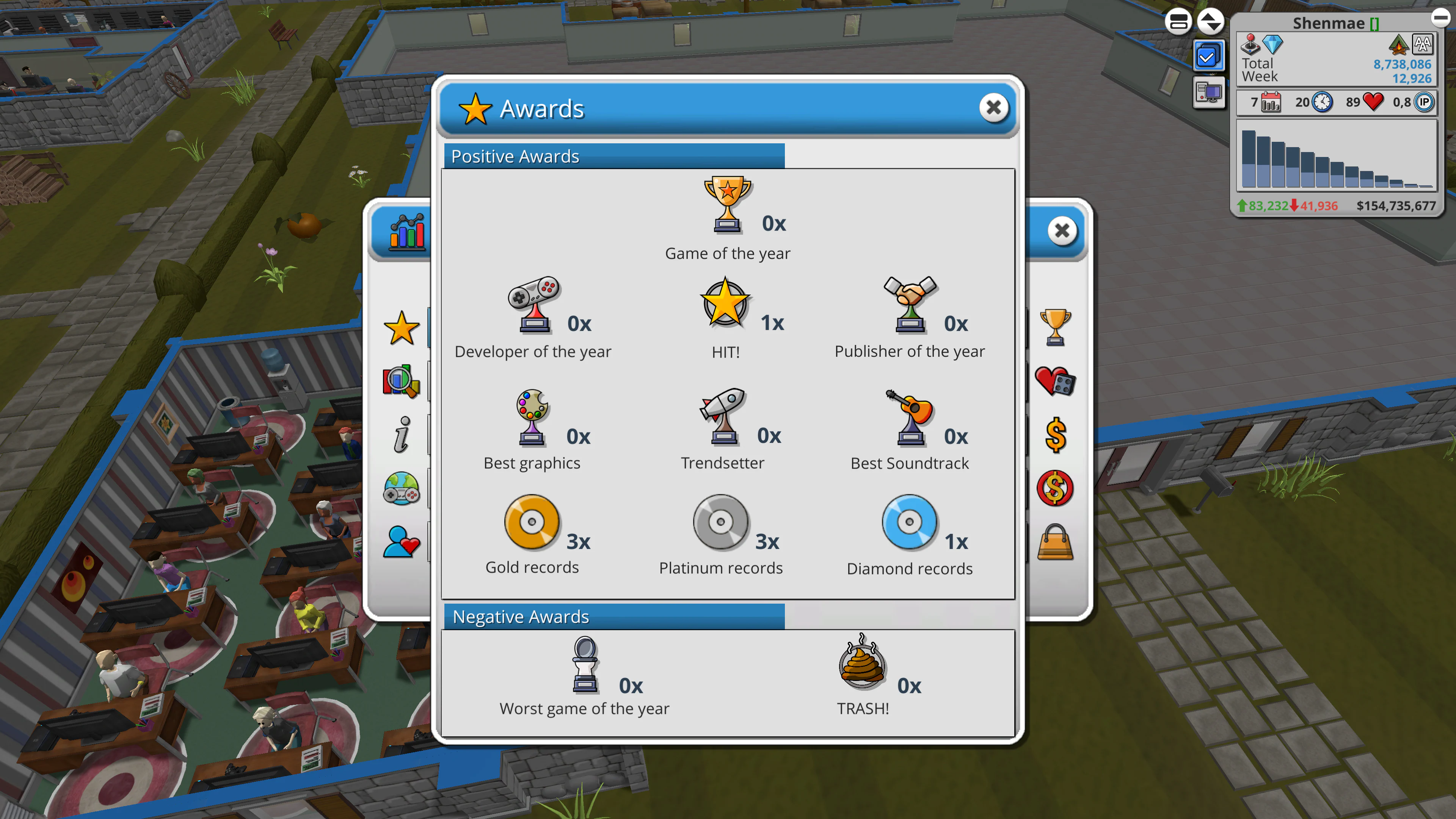
Task: Click the trophy icon on right panel
Action: (x=1055, y=328)
